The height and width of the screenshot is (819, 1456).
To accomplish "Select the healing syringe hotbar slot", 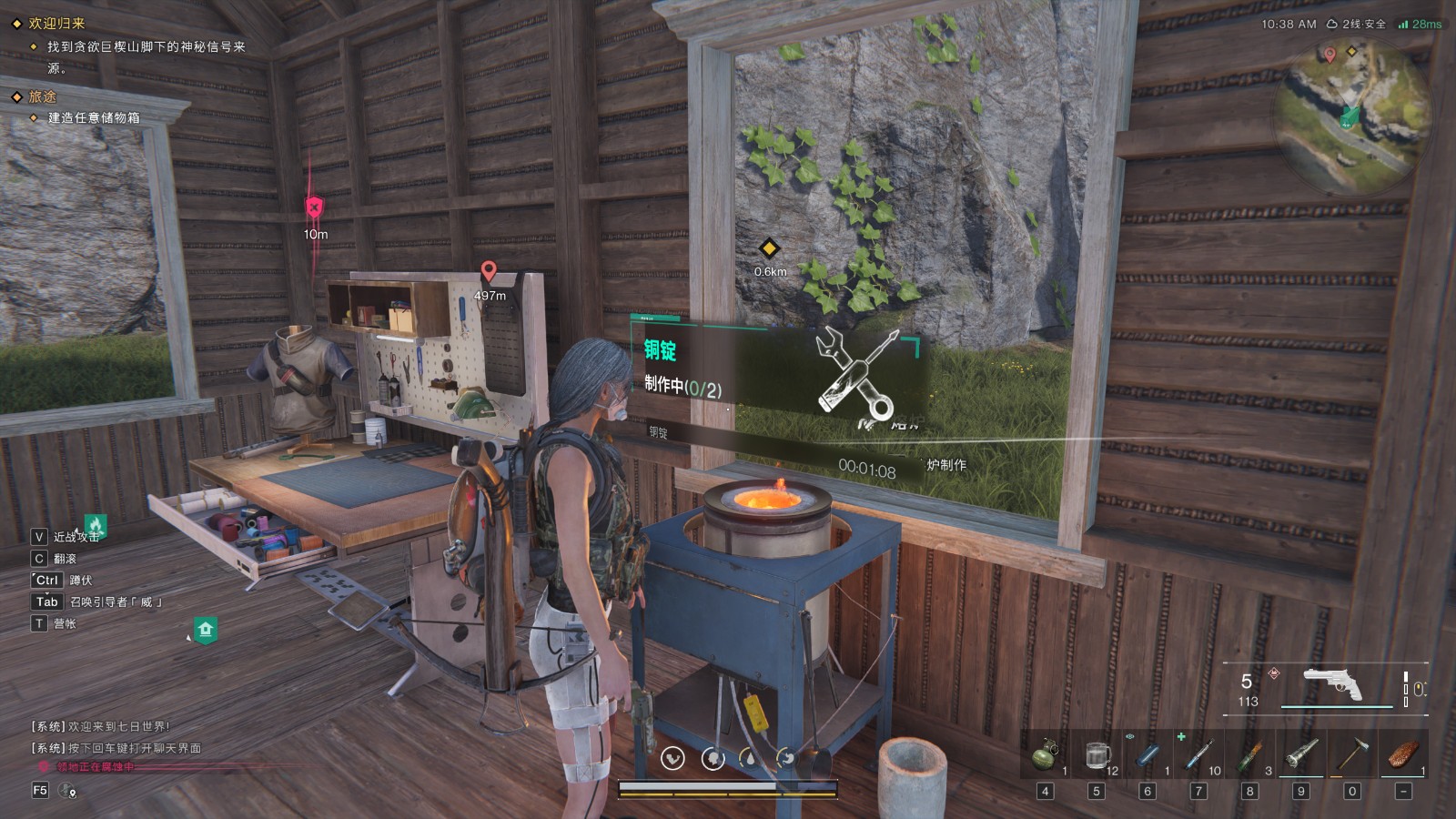I will coord(1199,755).
